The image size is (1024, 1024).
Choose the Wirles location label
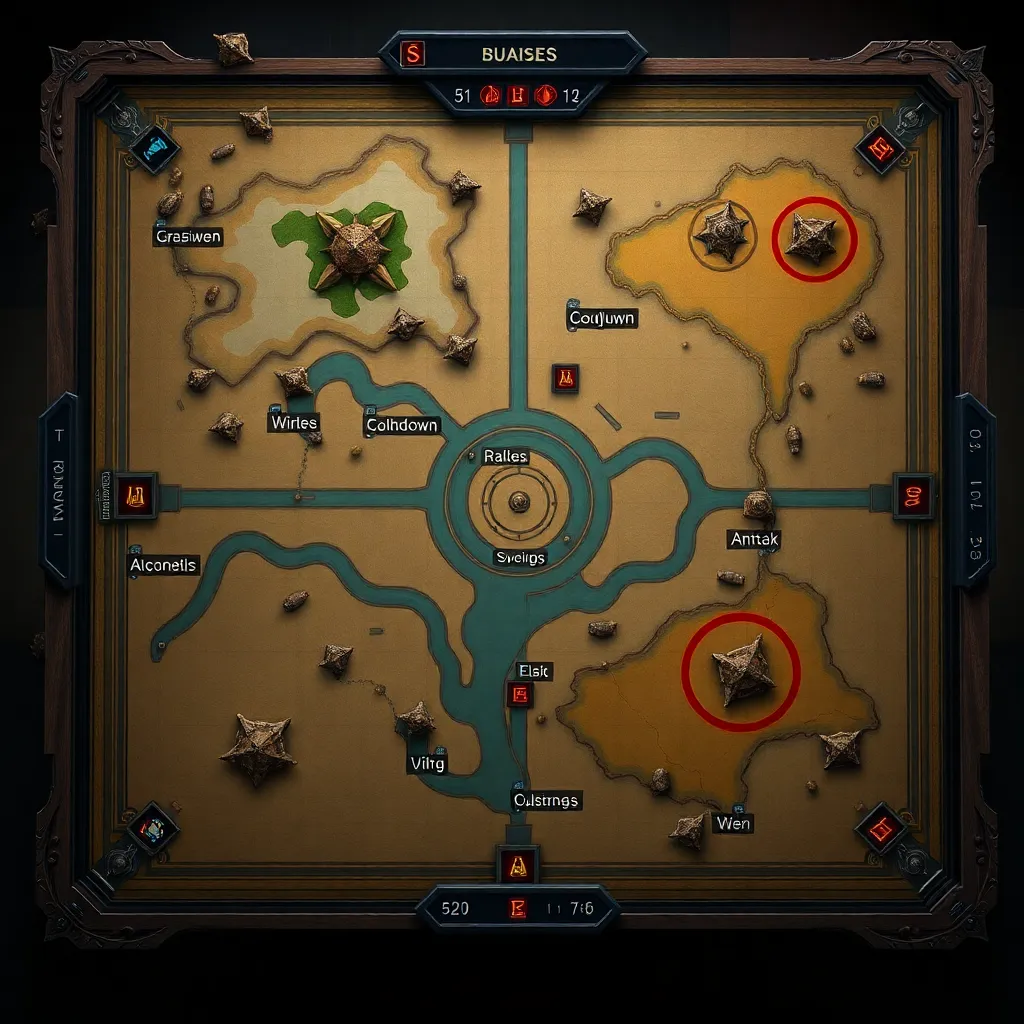pos(294,423)
